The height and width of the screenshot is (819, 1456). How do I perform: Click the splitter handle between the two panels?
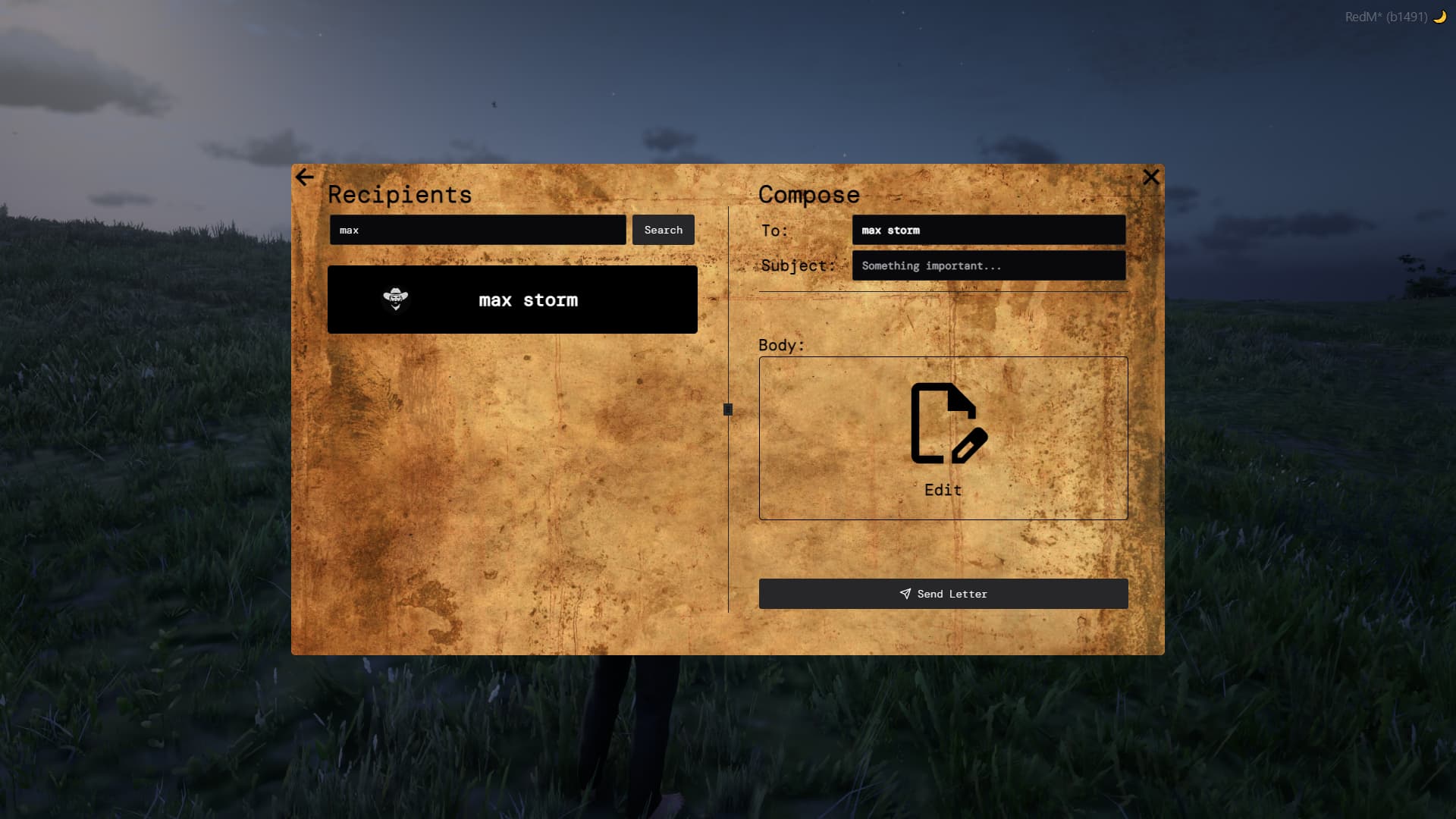pyautogui.click(x=728, y=409)
